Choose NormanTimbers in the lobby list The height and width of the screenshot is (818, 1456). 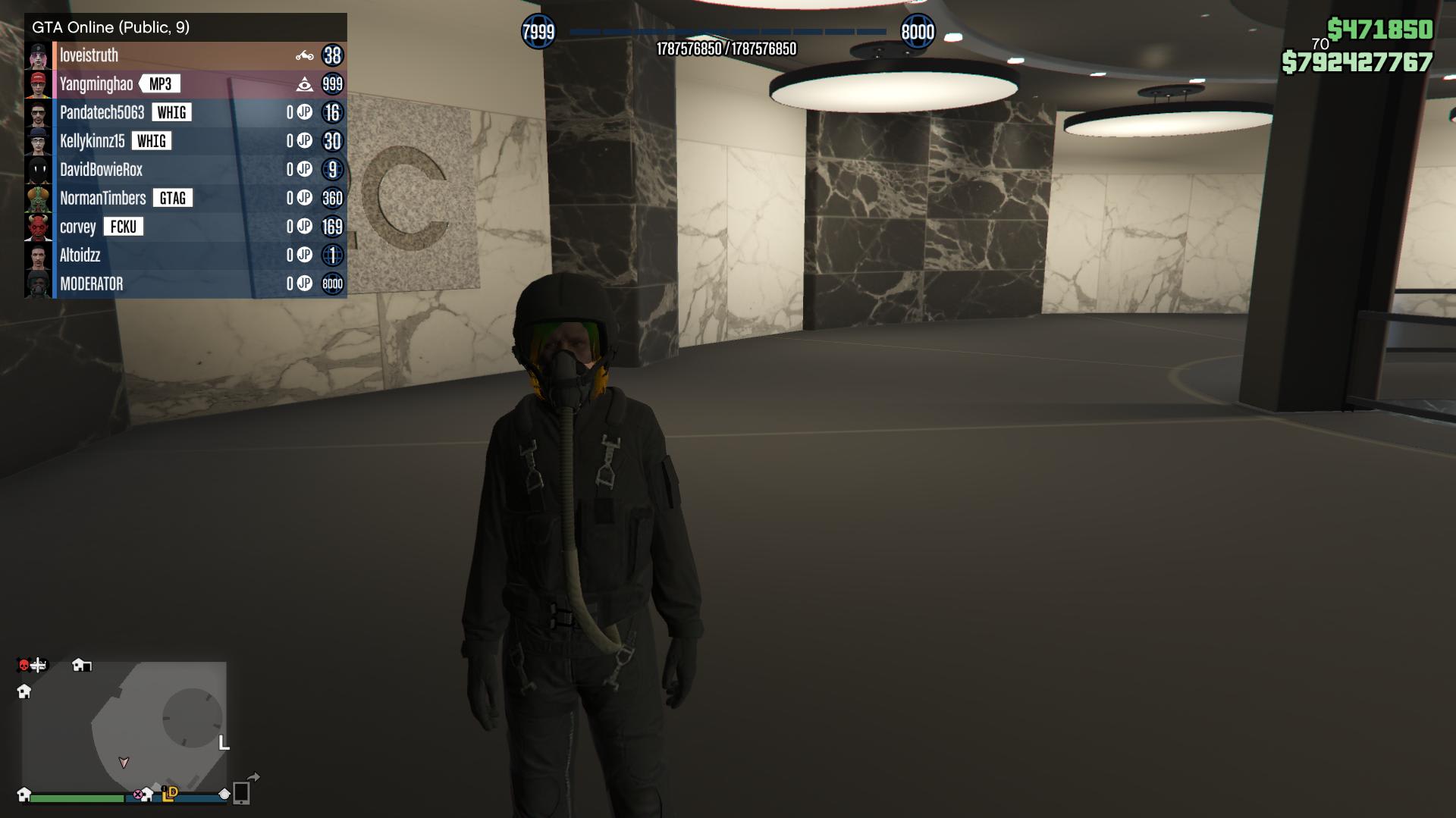pyautogui.click(x=103, y=199)
